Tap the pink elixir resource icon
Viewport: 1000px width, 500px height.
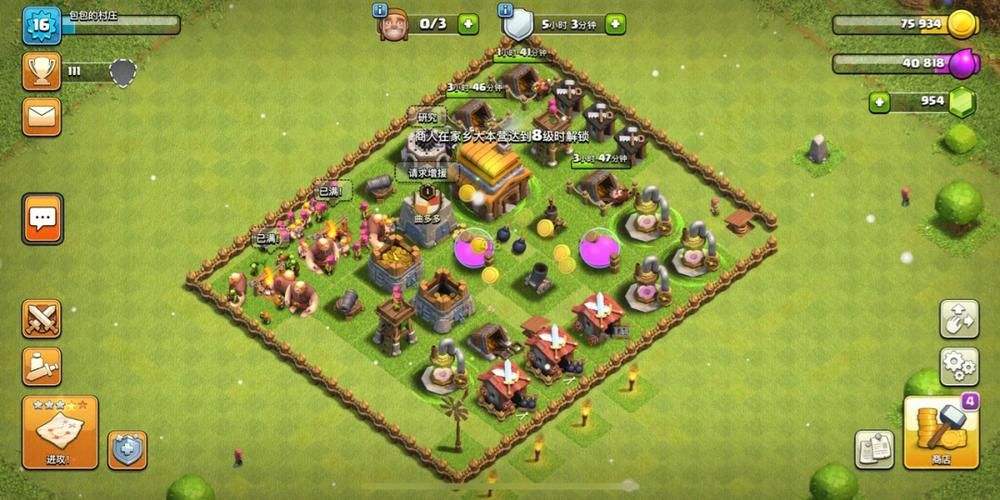(x=962, y=64)
